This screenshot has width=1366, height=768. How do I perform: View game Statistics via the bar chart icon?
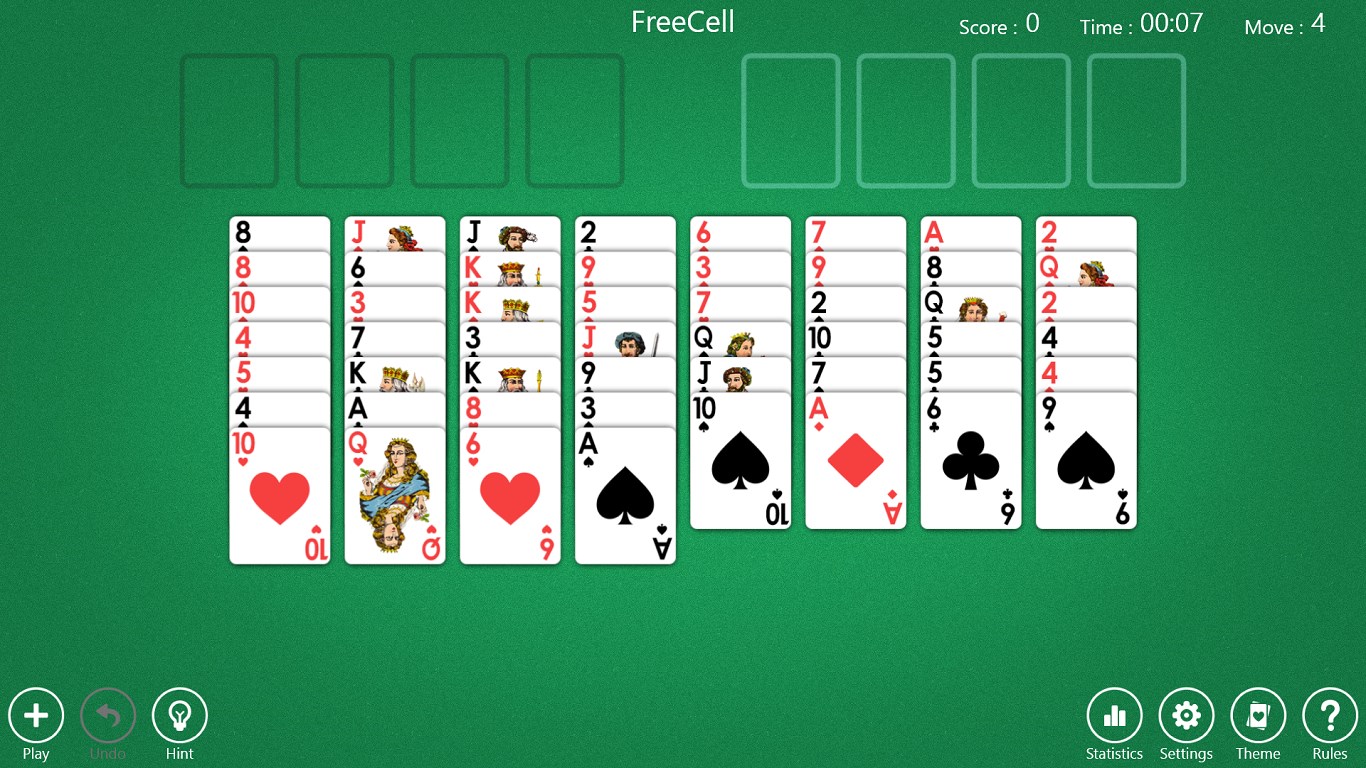tap(1114, 716)
